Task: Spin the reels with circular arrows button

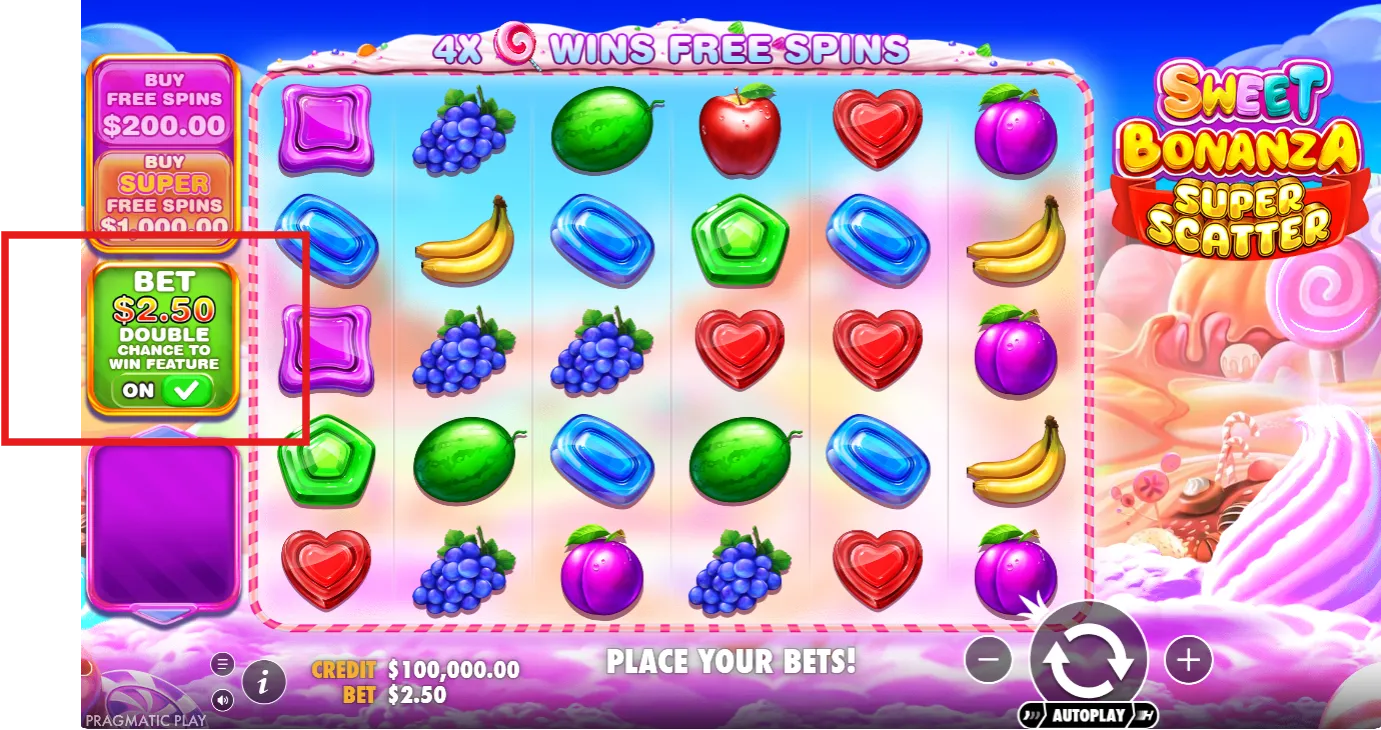Action: (1088, 660)
